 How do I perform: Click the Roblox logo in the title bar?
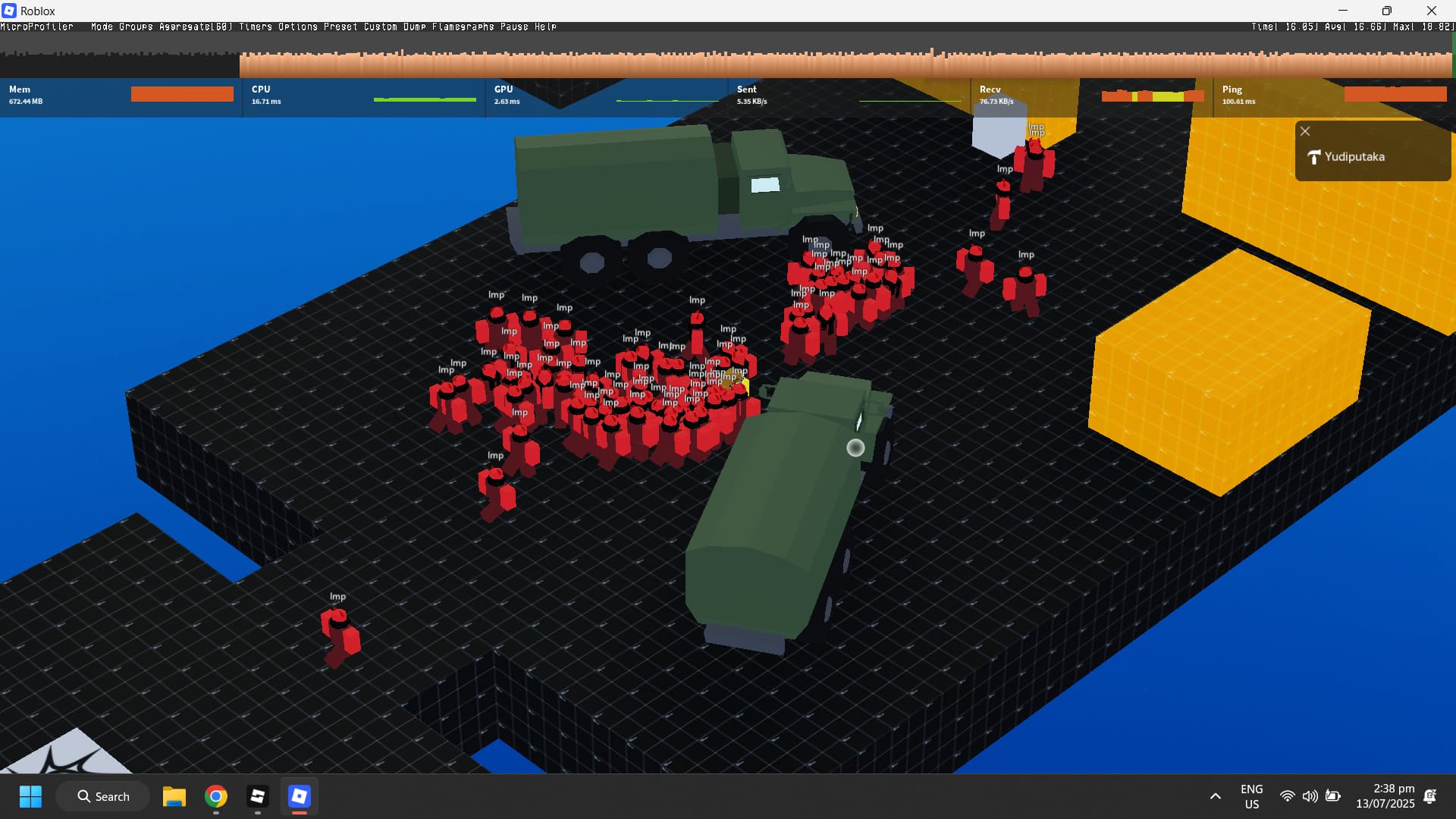tap(10, 11)
